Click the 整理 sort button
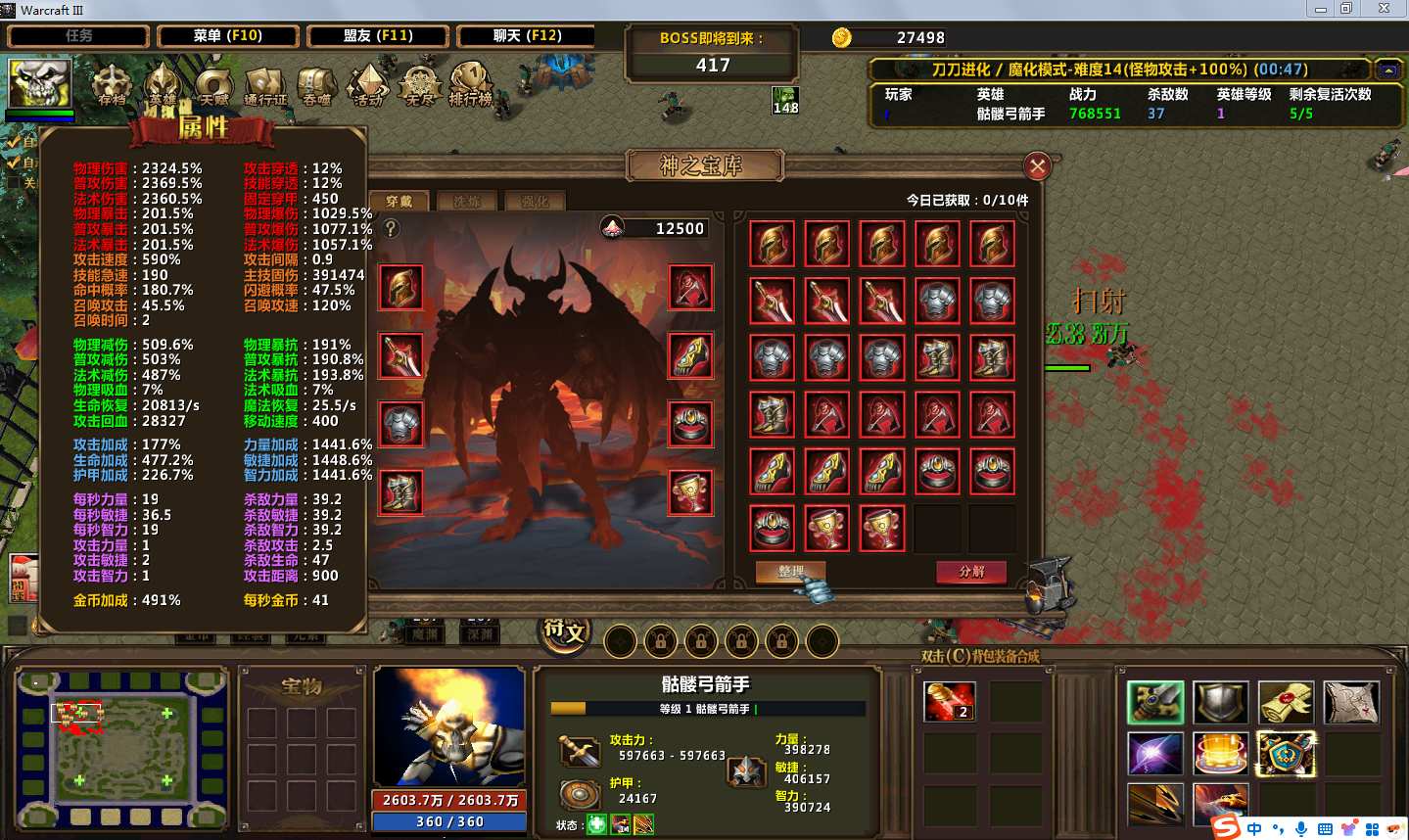This screenshot has width=1409, height=840. pyautogui.click(x=789, y=572)
